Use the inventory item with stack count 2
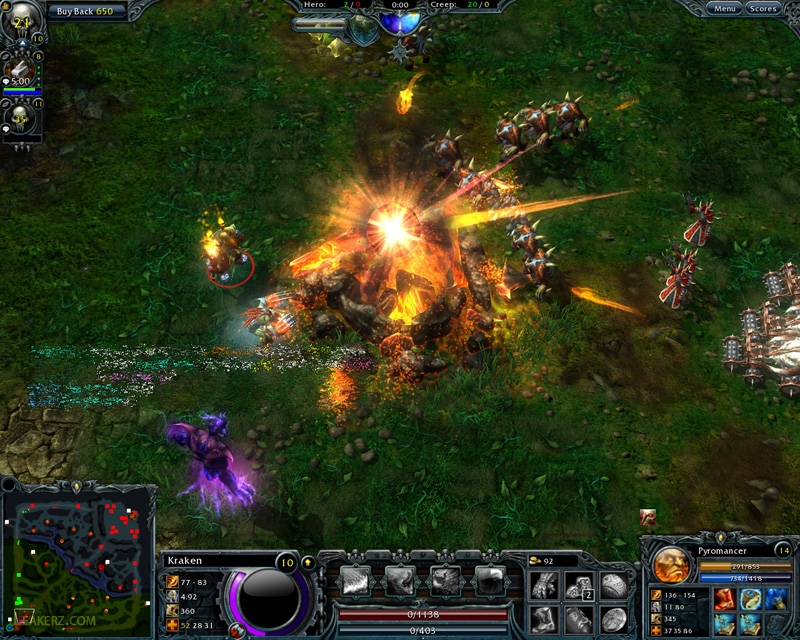Viewport: 800px width, 640px height. tap(579, 585)
